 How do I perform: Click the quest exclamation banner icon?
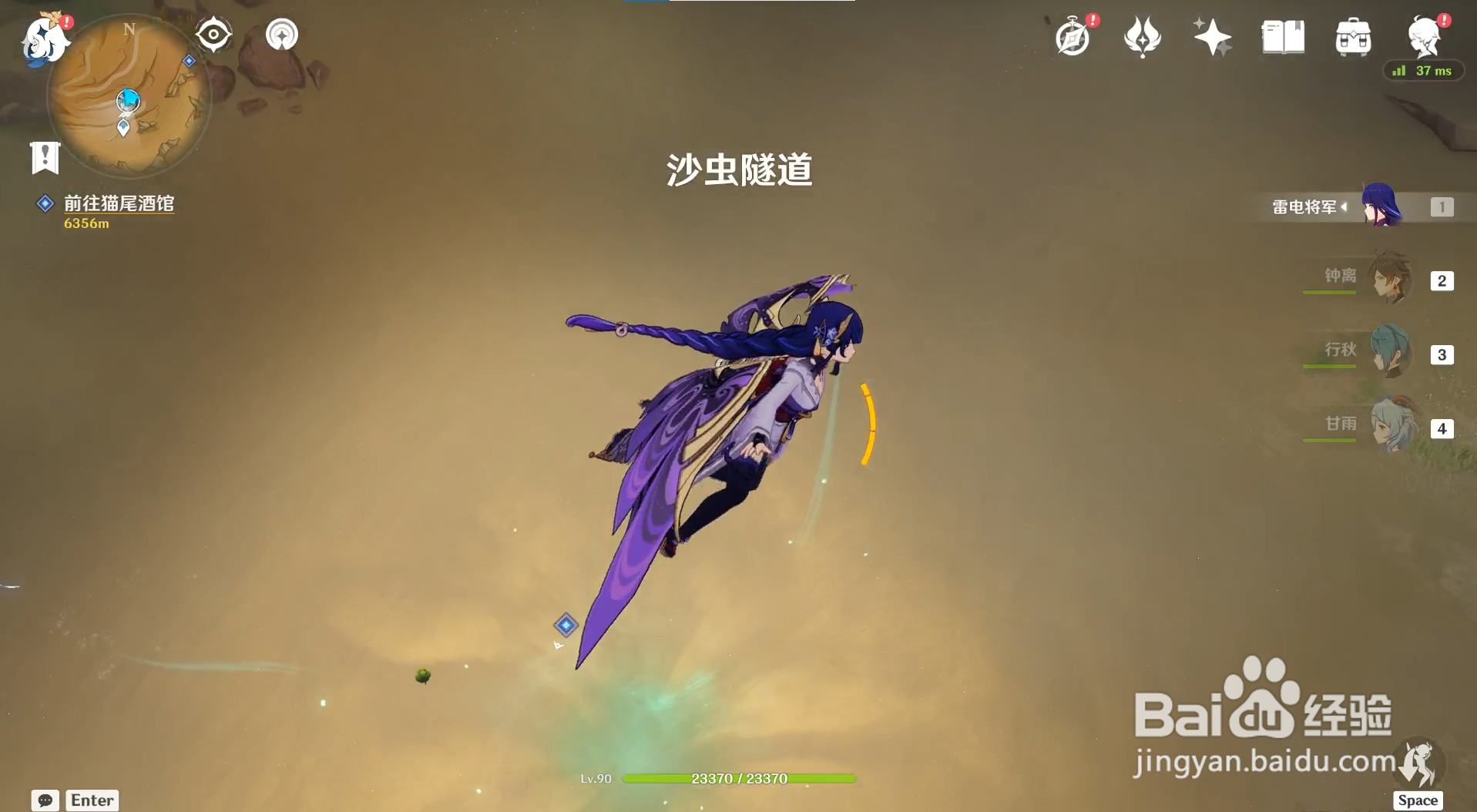tap(44, 156)
